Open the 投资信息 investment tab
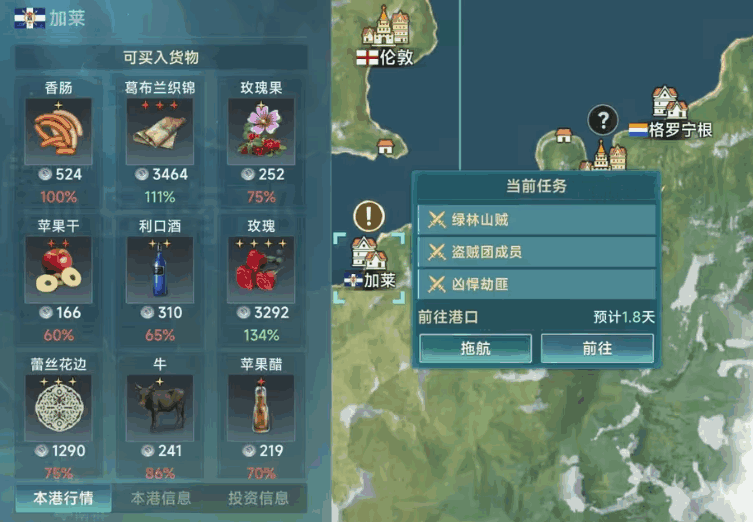This screenshot has height=522, width=753. click(x=258, y=497)
